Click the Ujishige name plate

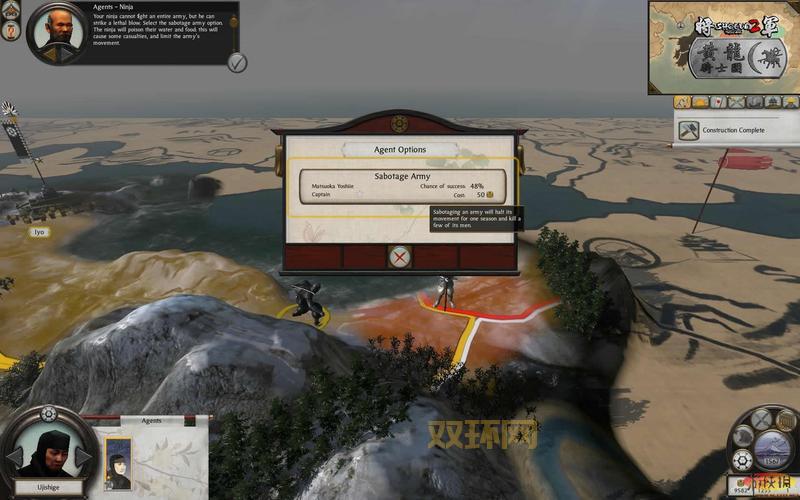click(x=47, y=485)
